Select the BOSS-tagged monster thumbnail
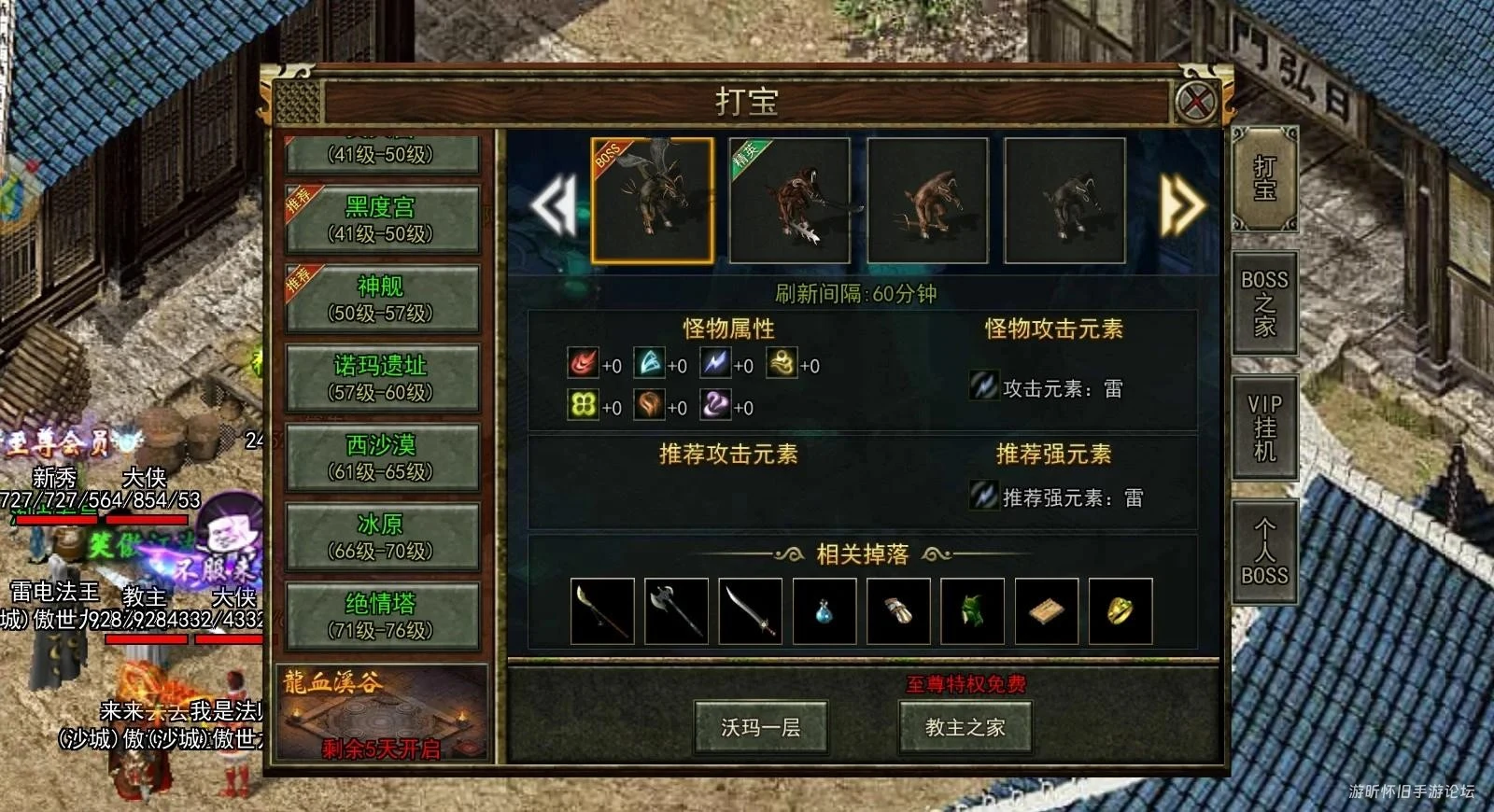1494x812 pixels. click(654, 199)
